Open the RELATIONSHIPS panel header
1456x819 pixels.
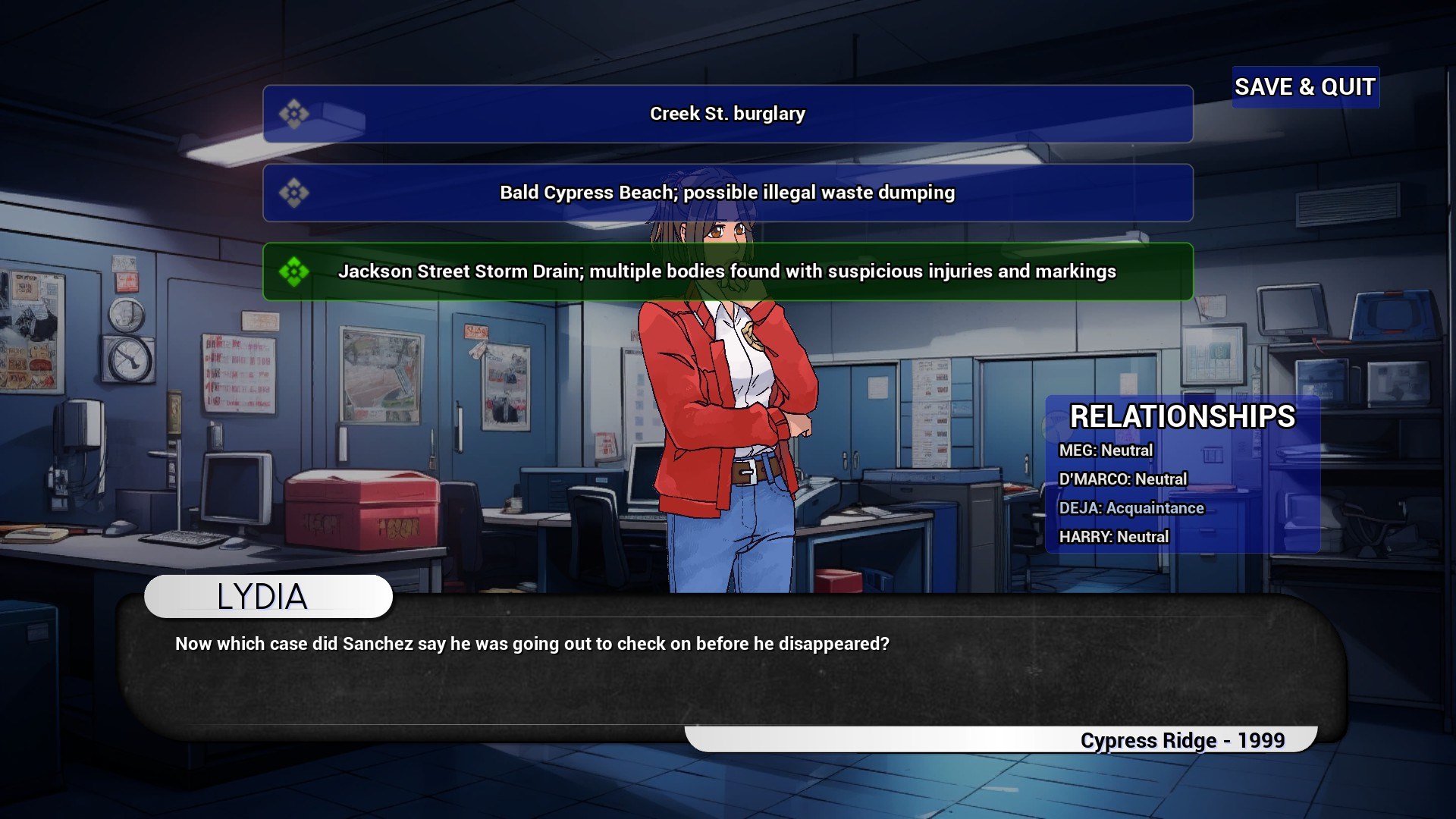pos(1182,416)
